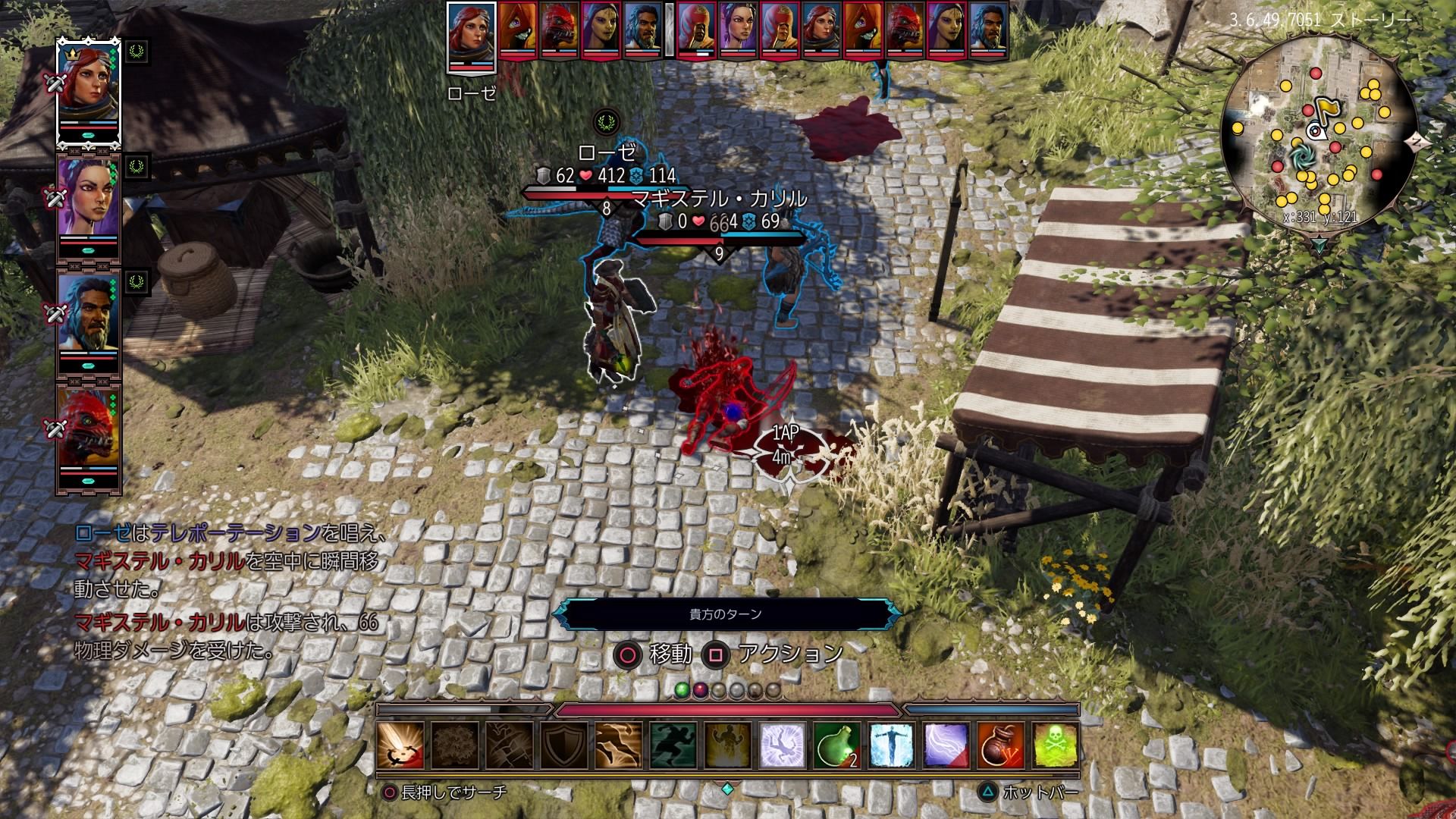This screenshot has height=819, width=1456.
Task: Use the orange grenade pouch hotbar item
Action: coord(1001,745)
